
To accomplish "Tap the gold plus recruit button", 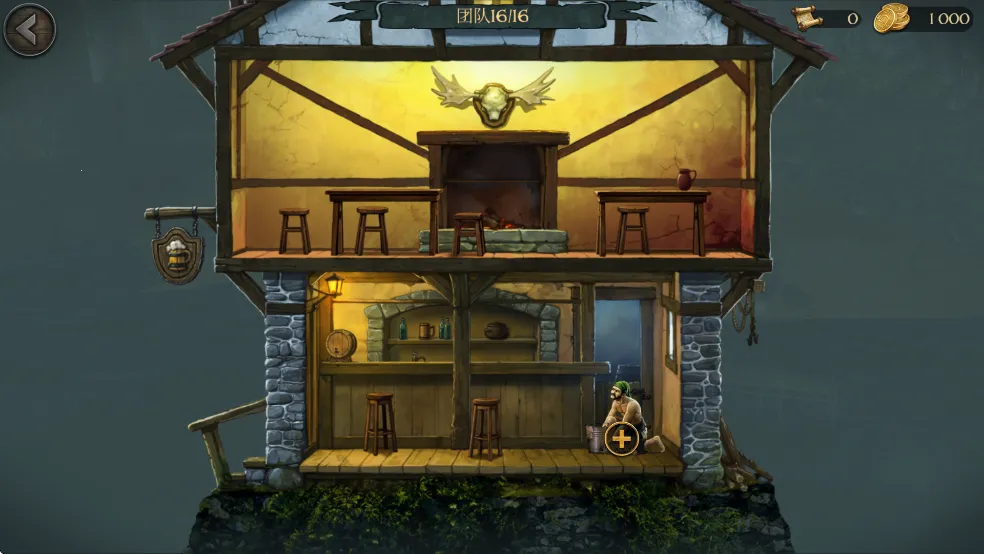I will pyautogui.click(x=622, y=438).
